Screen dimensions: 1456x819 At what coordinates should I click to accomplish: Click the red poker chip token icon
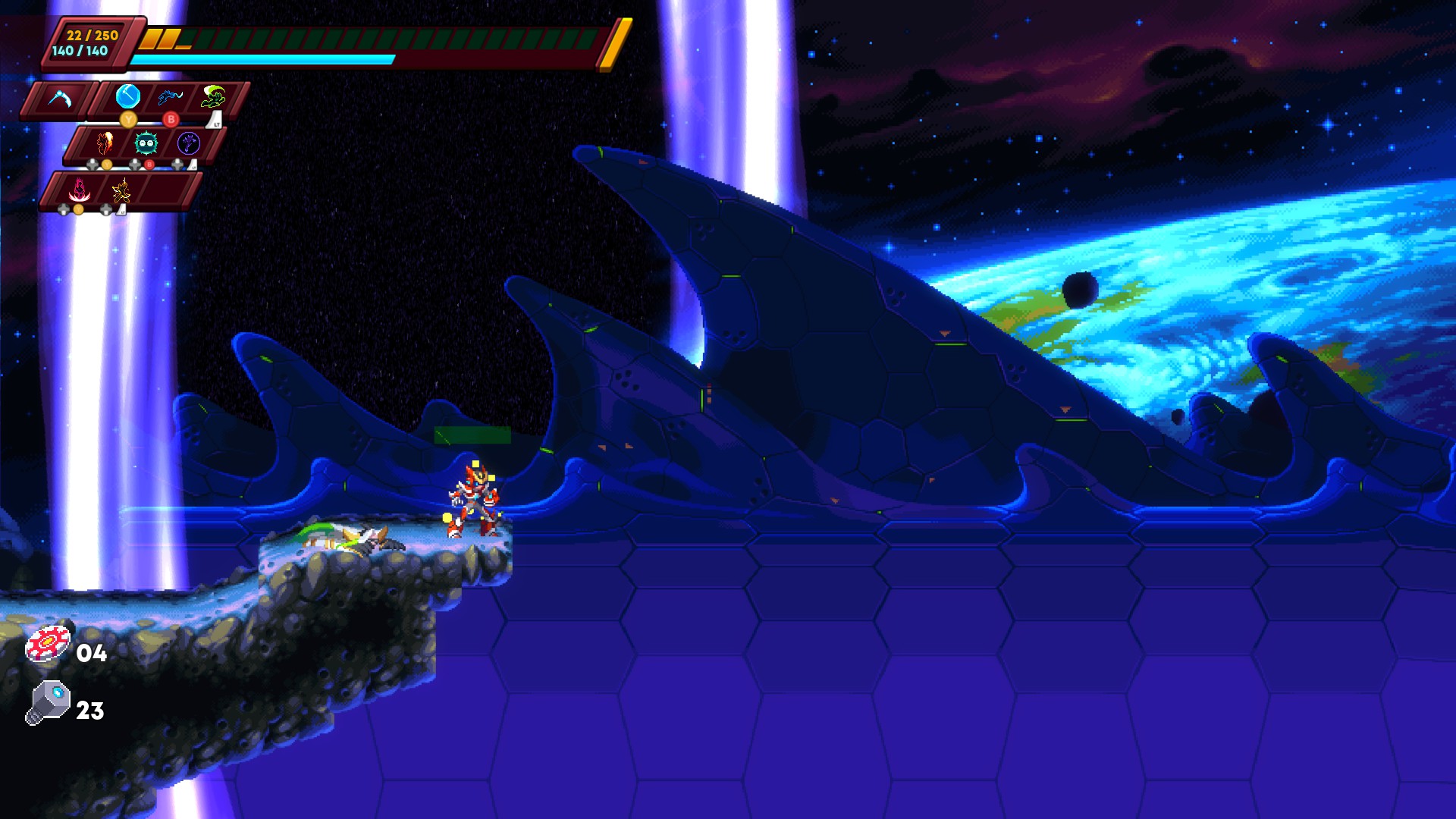(48, 645)
